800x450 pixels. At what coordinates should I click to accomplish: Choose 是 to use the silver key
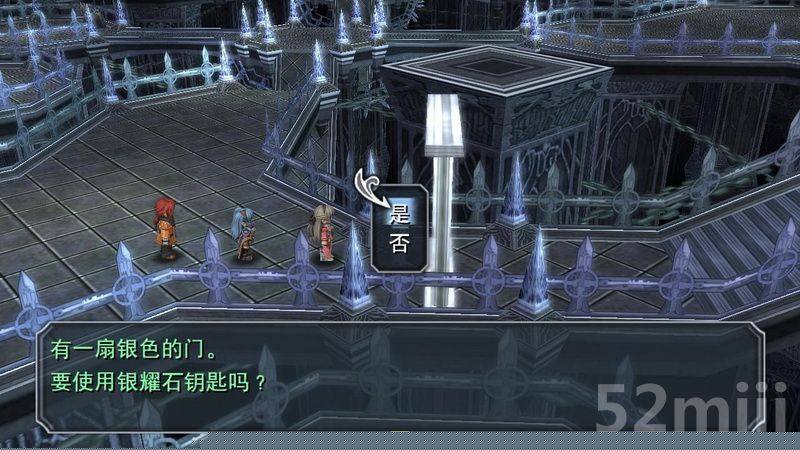point(400,211)
